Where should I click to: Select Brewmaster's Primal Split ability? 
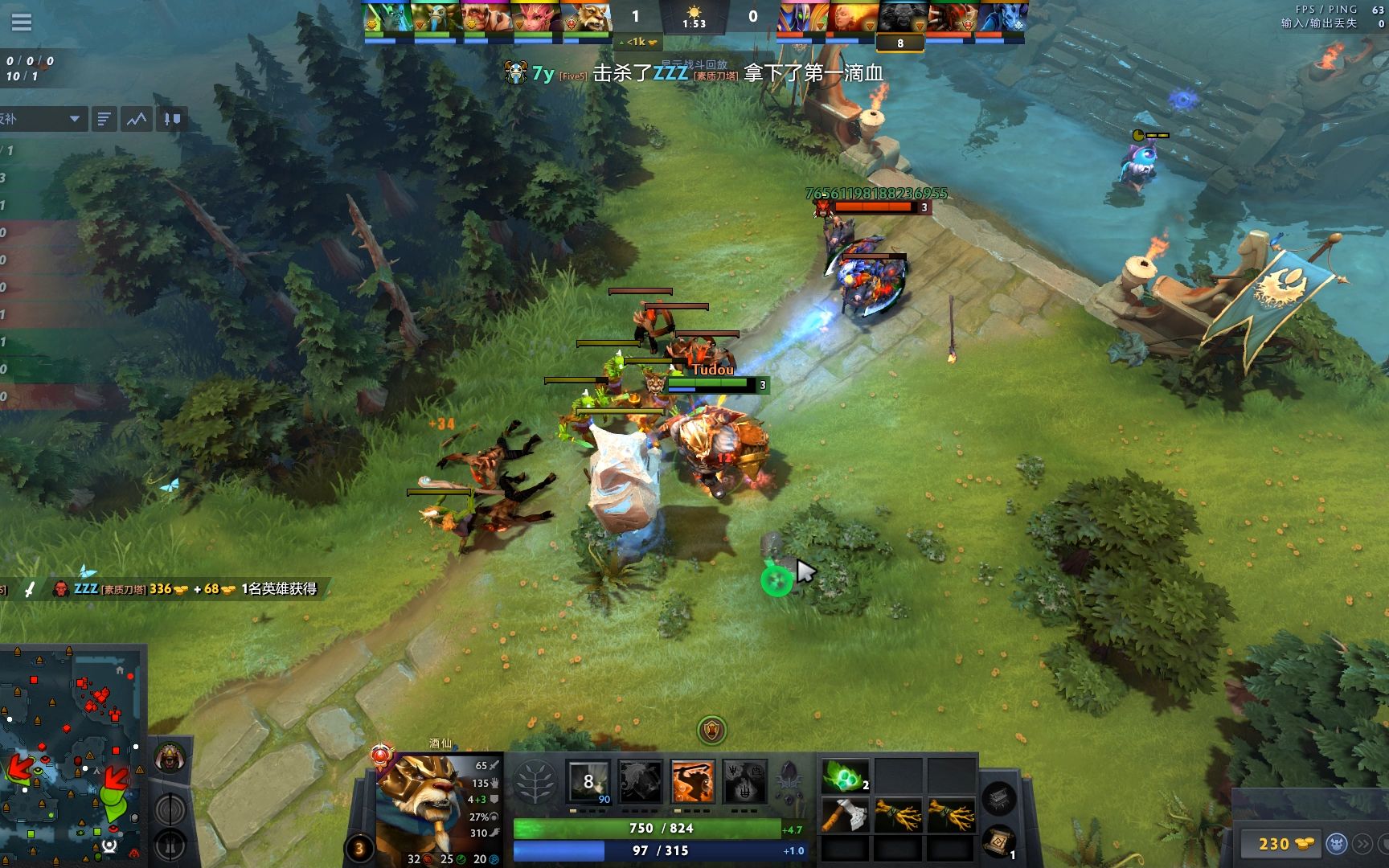click(x=746, y=782)
